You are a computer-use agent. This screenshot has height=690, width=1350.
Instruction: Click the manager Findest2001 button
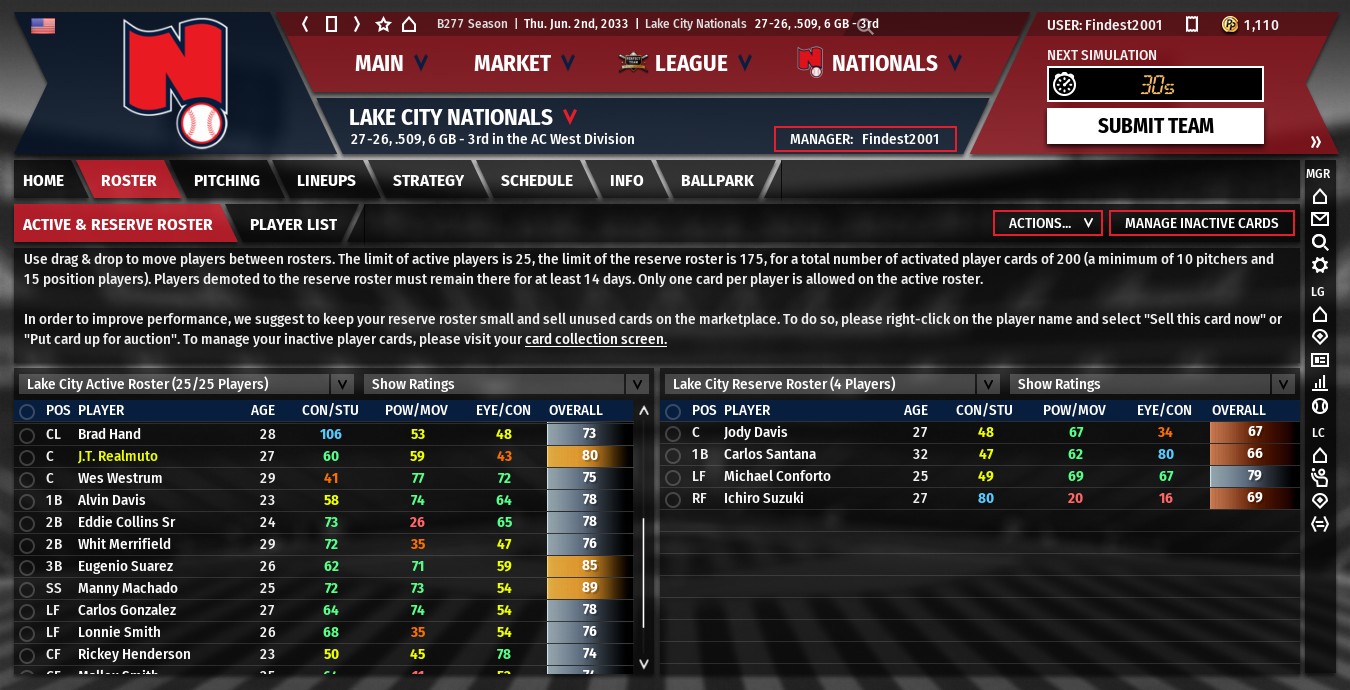(x=865, y=139)
